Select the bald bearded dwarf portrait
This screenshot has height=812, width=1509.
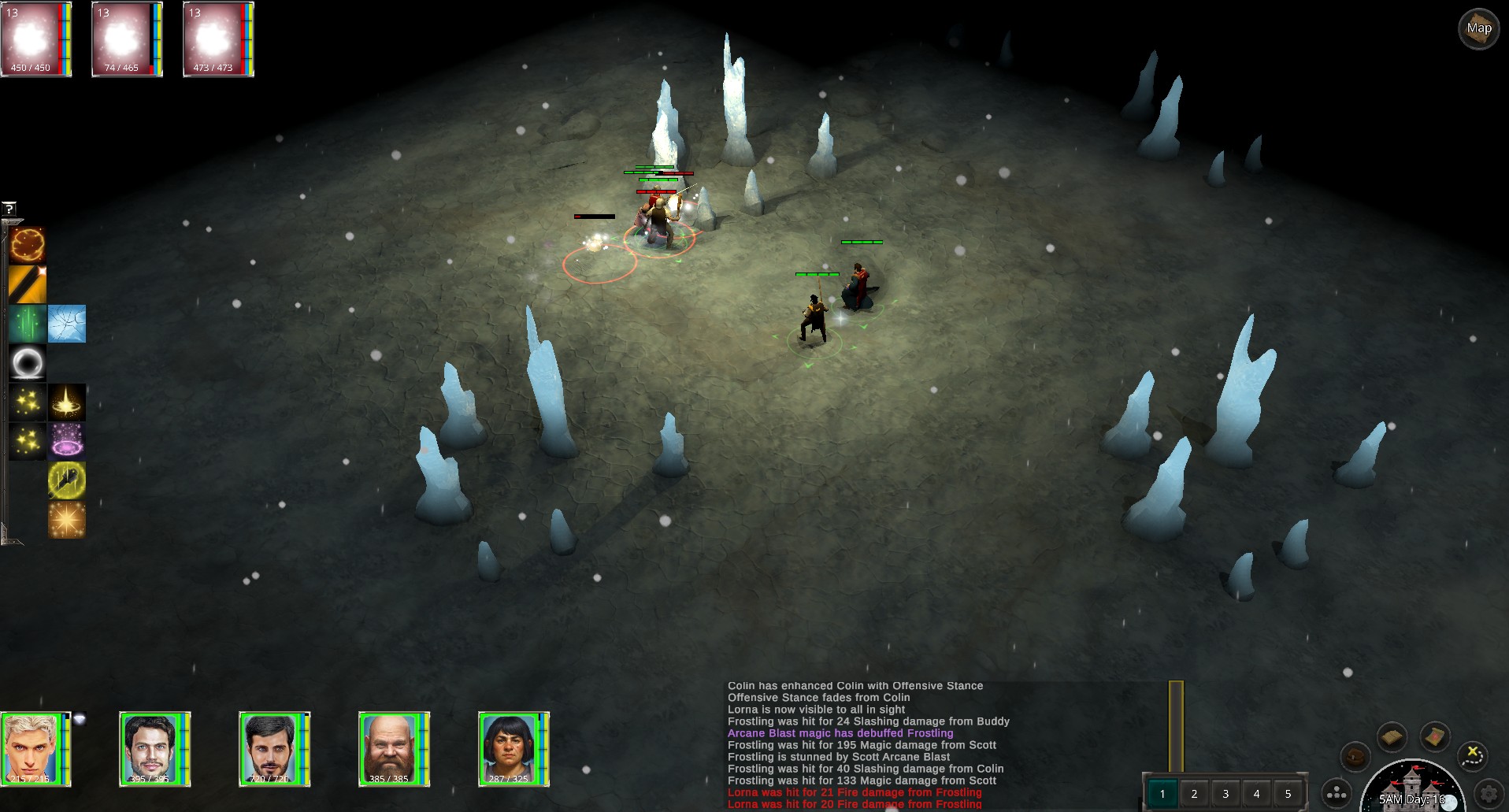pos(391,748)
